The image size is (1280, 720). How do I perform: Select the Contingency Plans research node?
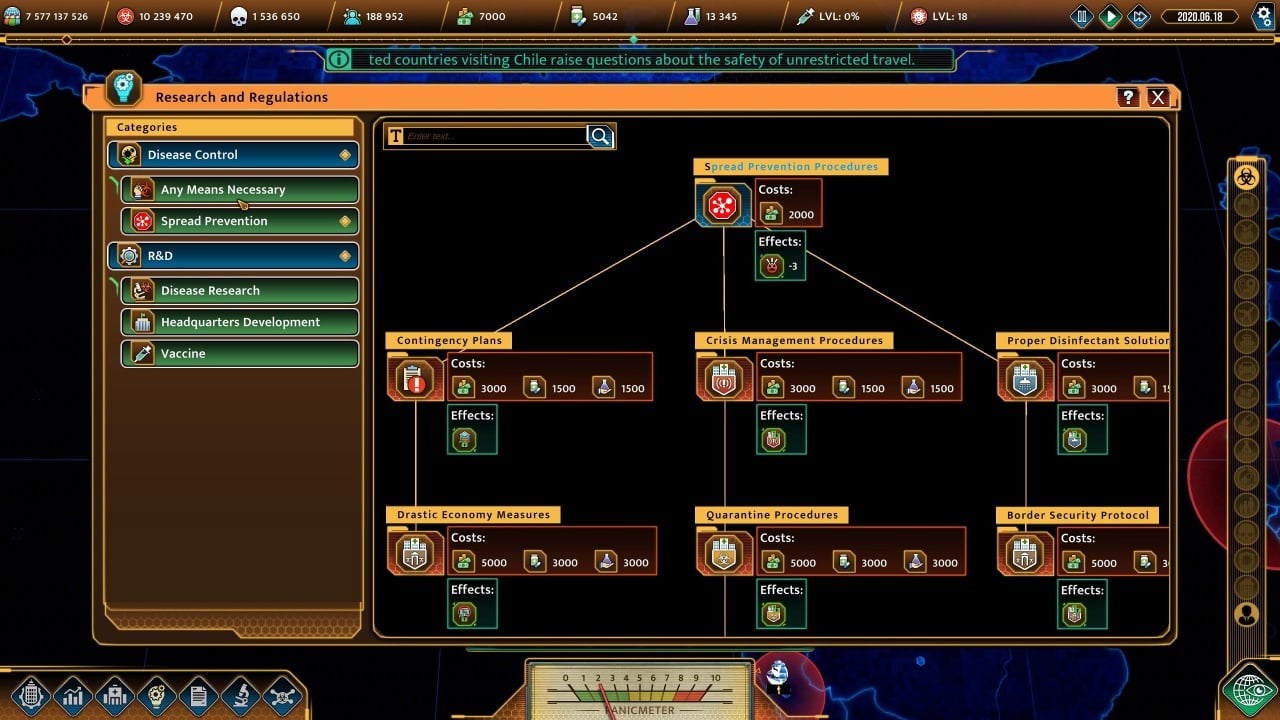pos(415,379)
